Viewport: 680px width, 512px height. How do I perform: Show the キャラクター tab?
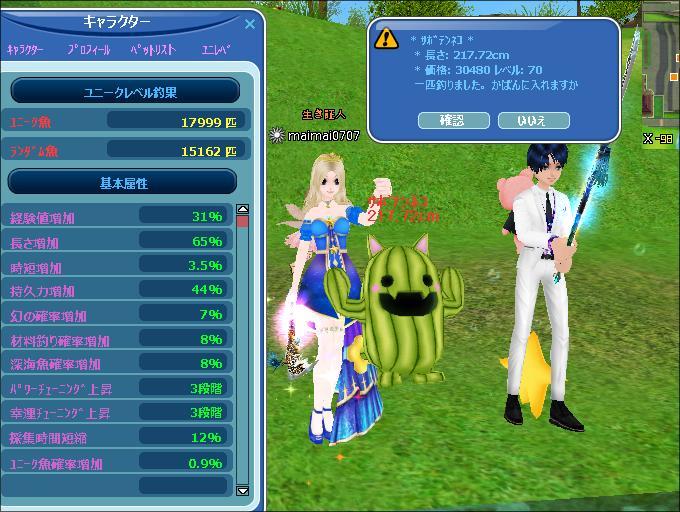coord(26,49)
